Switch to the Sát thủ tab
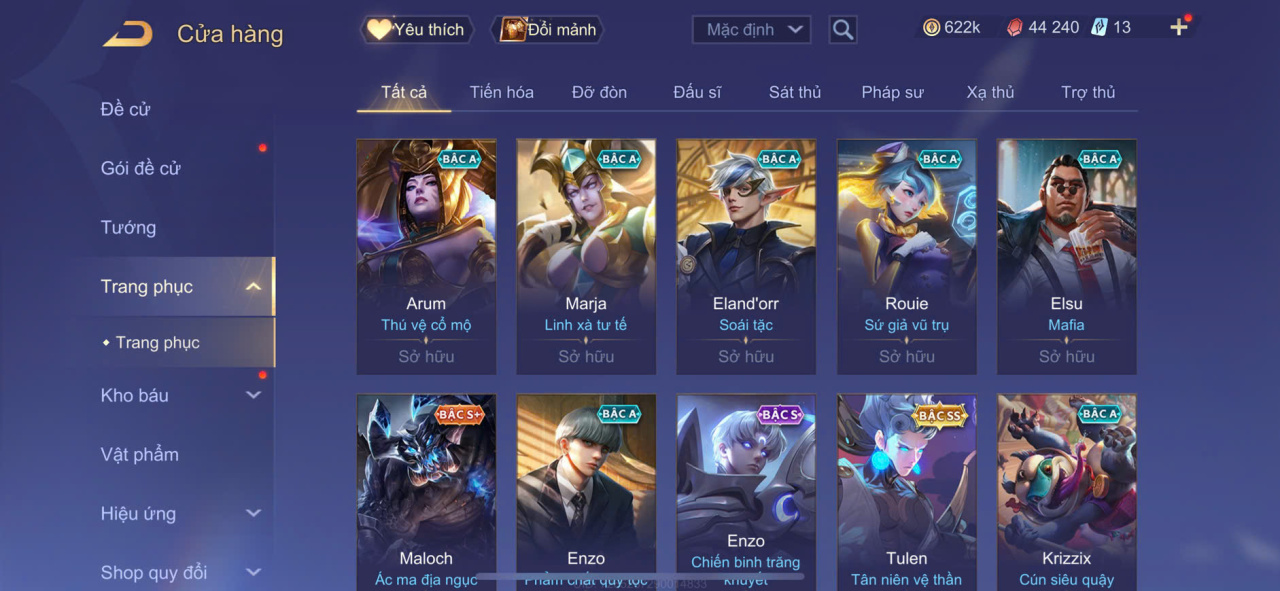Image resolution: width=1280 pixels, height=591 pixels. [795, 92]
